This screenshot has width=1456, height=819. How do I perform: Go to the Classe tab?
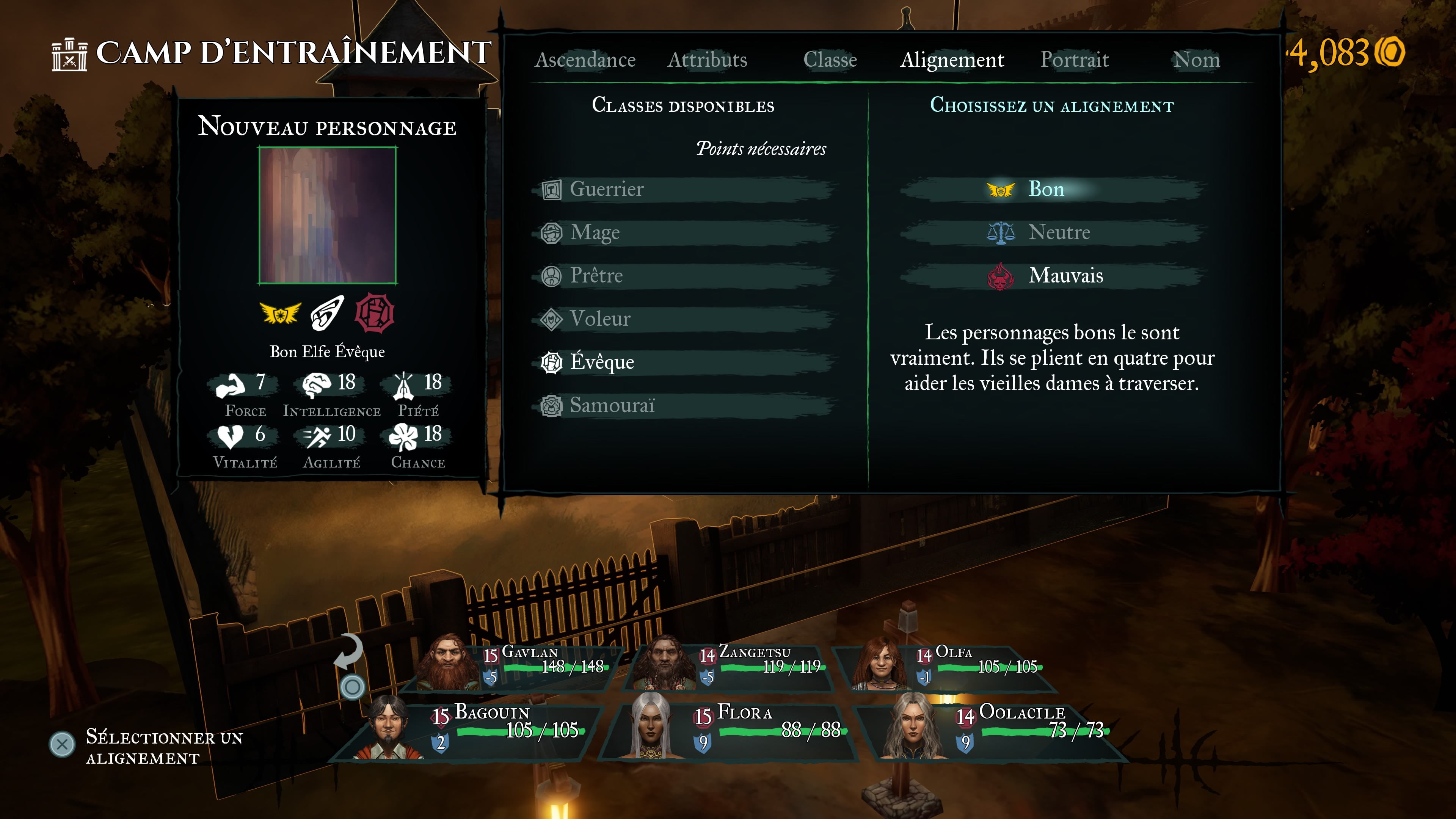coord(830,60)
